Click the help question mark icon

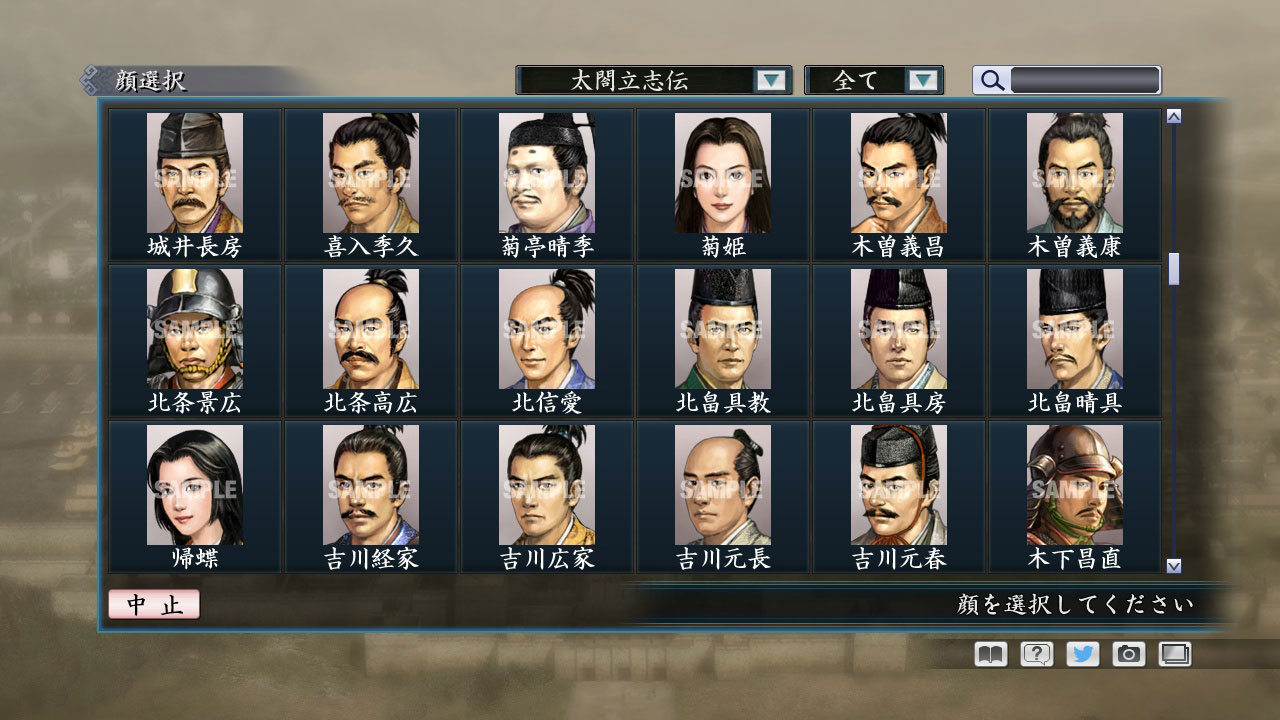coord(1034,653)
